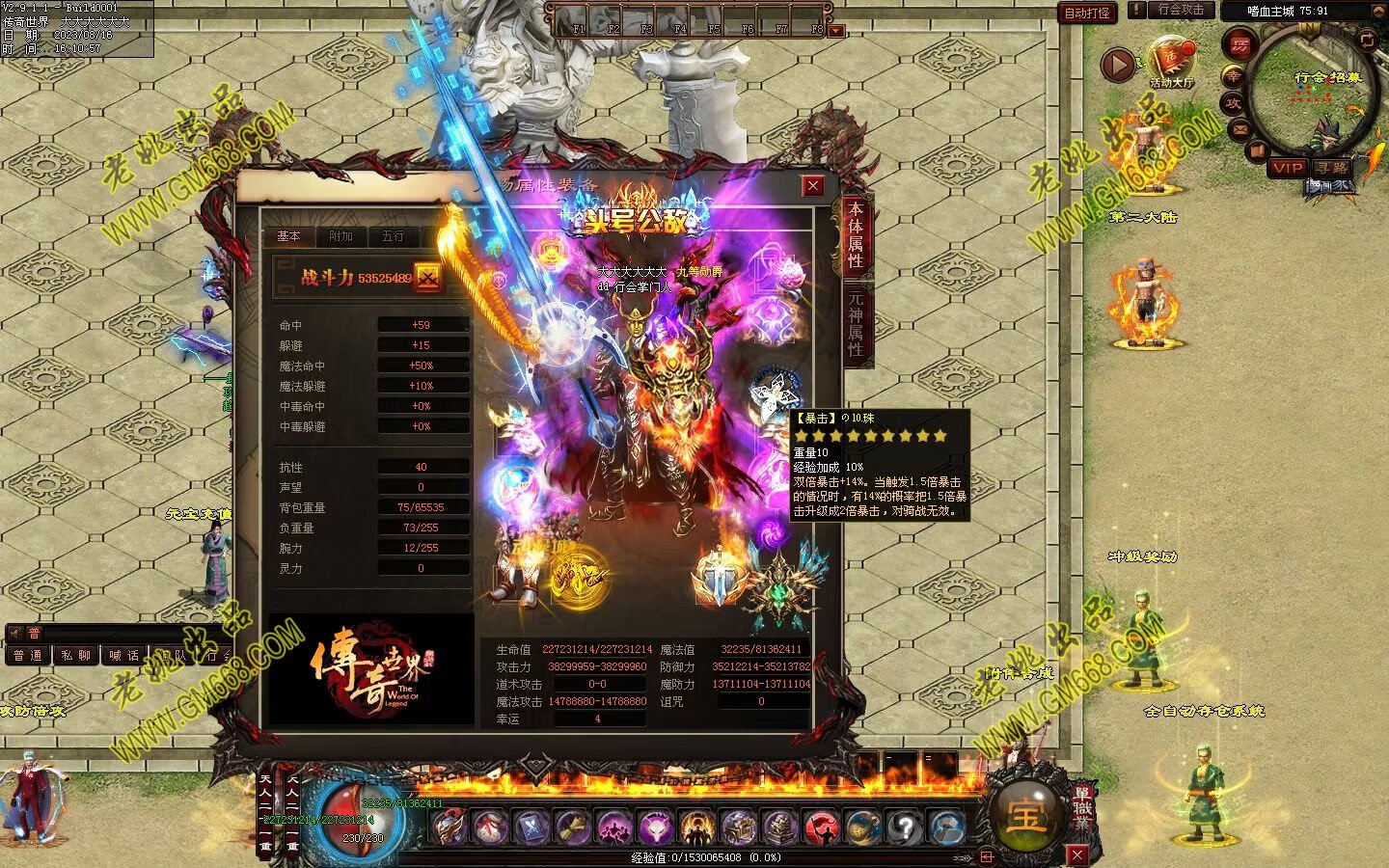Image resolution: width=1389 pixels, height=868 pixels.
Task: Open the VIP panel
Action: 1287,168
